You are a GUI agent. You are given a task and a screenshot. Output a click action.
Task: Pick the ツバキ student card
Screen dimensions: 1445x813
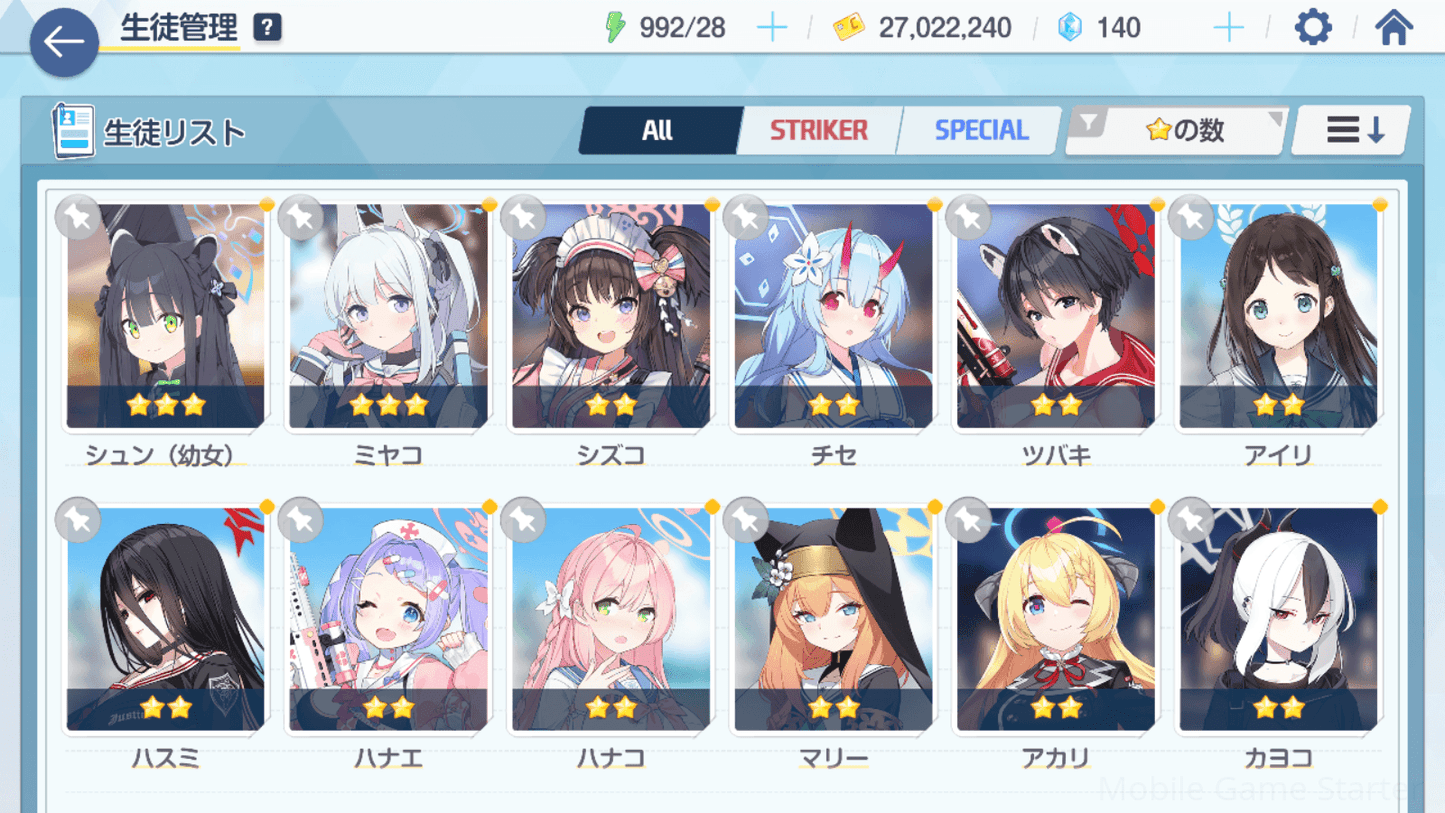point(1056,316)
